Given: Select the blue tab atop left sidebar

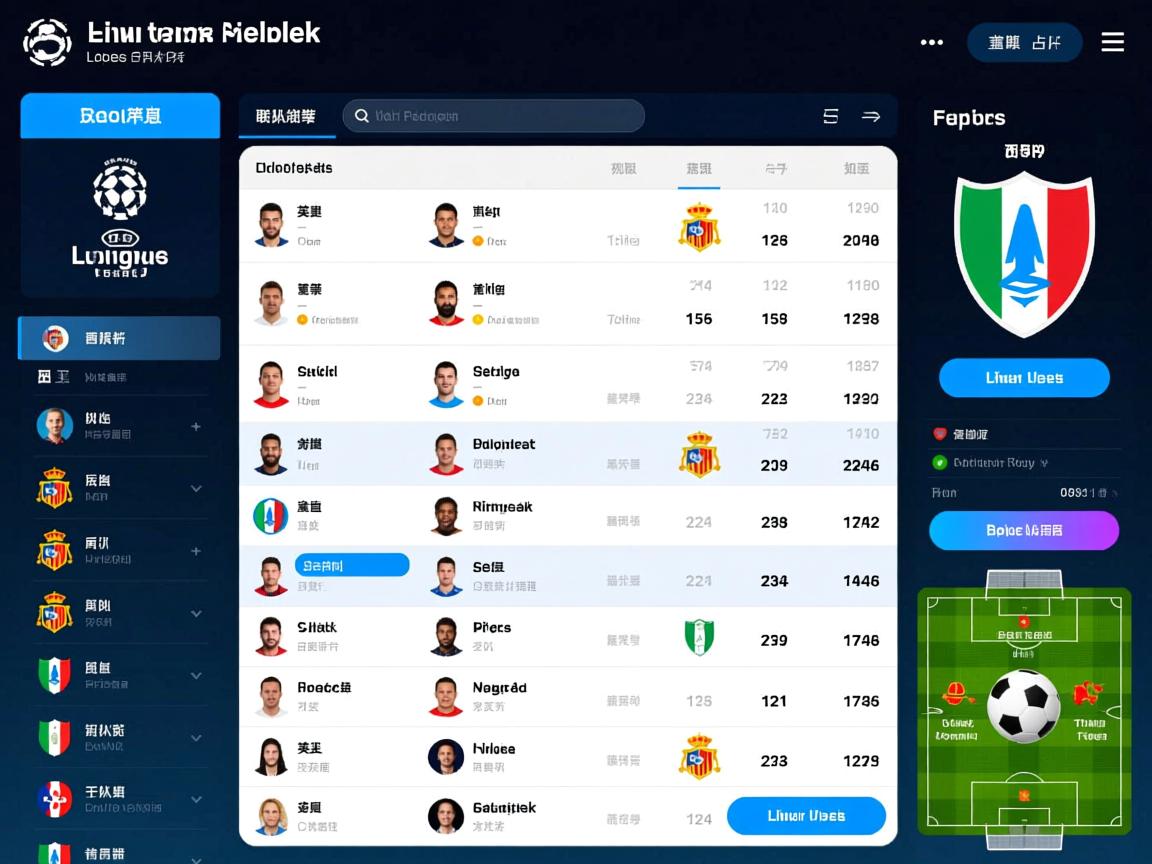Looking at the screenshot, I should (120, 116).
